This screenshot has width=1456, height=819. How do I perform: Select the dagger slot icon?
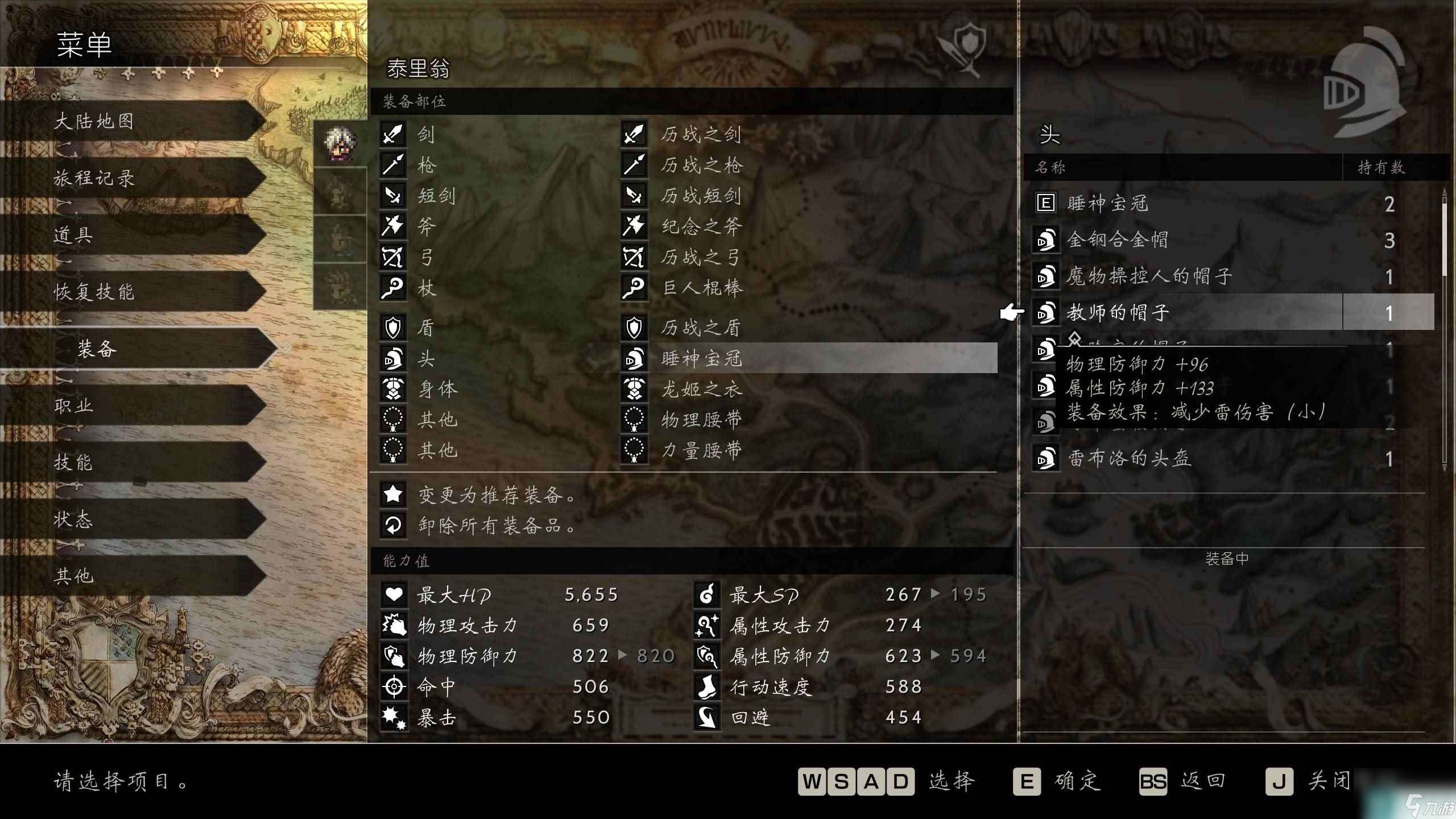click(394, 196)
